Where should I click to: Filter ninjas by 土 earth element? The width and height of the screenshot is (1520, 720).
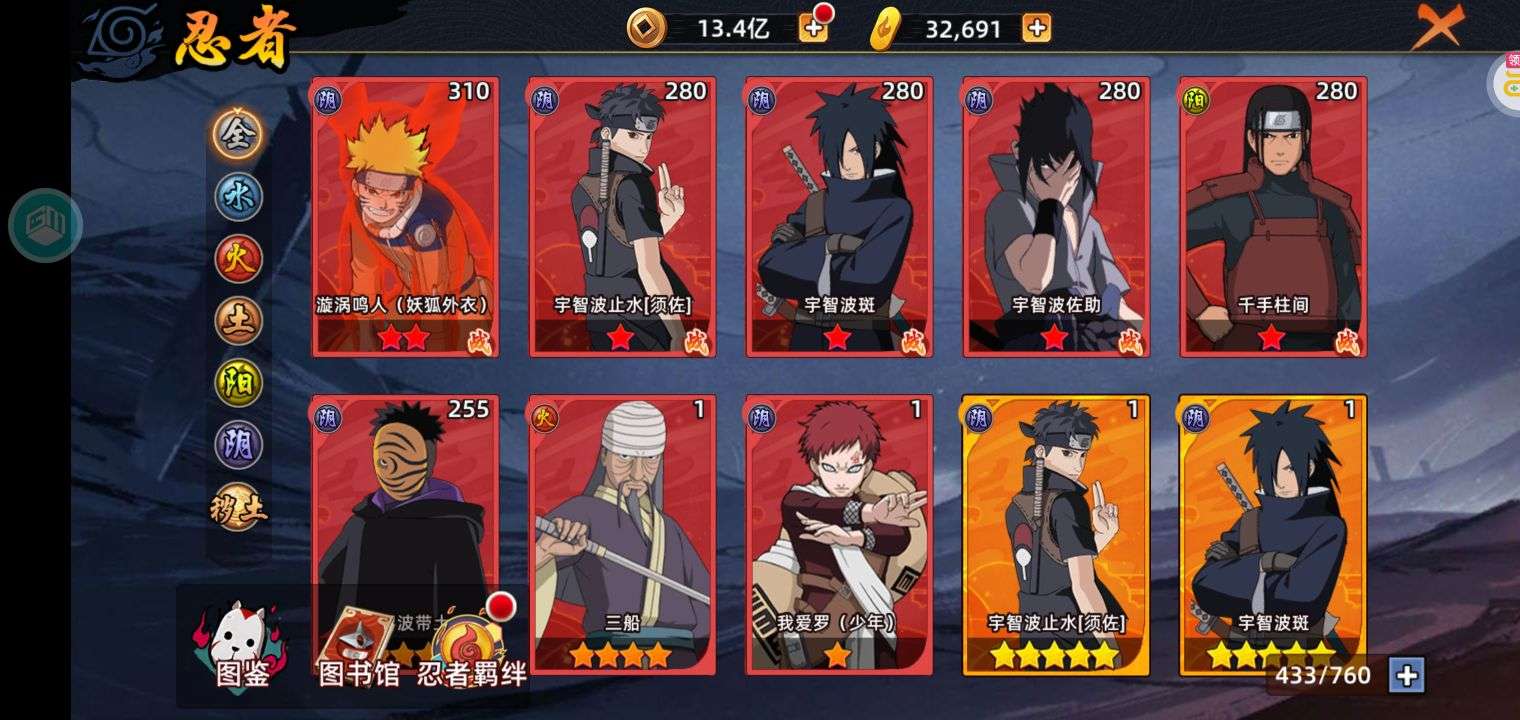coord(238,321)
